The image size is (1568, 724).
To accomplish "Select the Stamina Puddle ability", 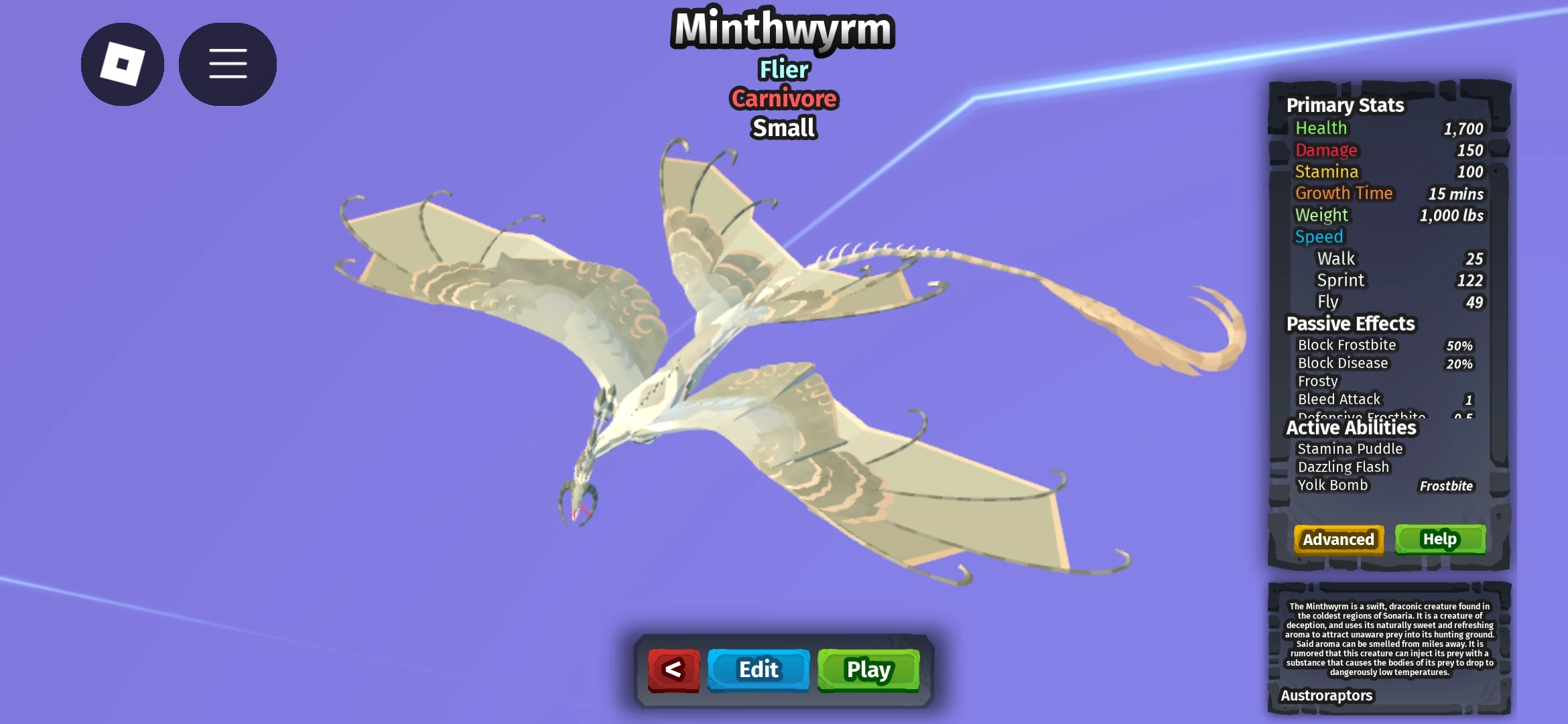I will pos(1350,448).
